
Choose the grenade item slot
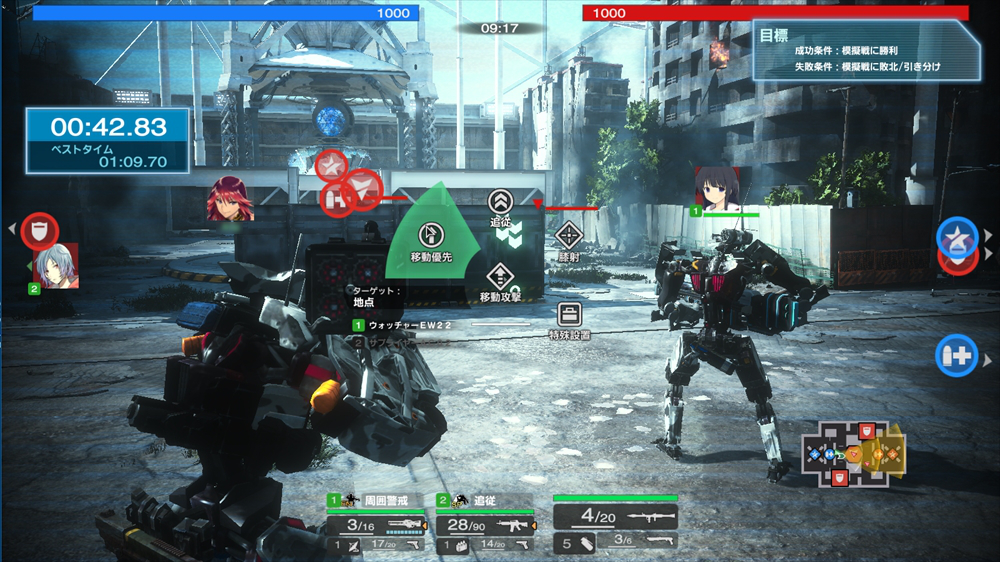tap(575, 543)
